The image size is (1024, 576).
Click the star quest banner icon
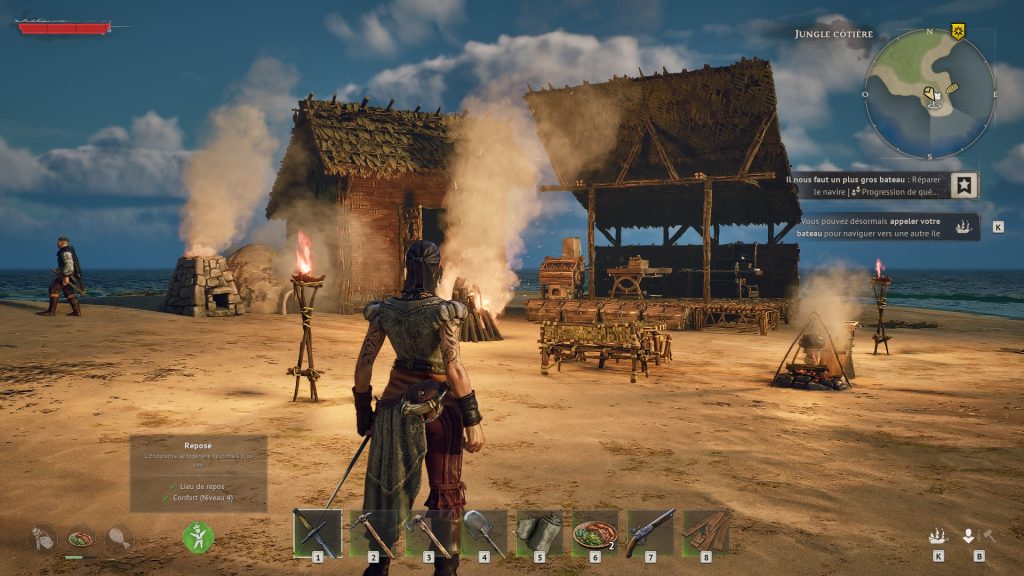[x=964, y=185]
